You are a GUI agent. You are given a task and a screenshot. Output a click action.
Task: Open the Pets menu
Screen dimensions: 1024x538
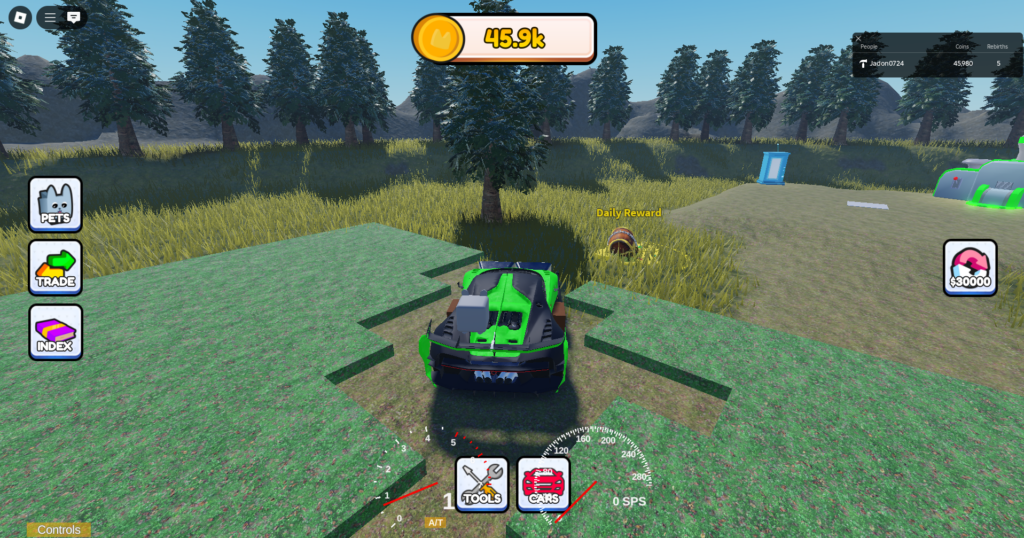55,204
